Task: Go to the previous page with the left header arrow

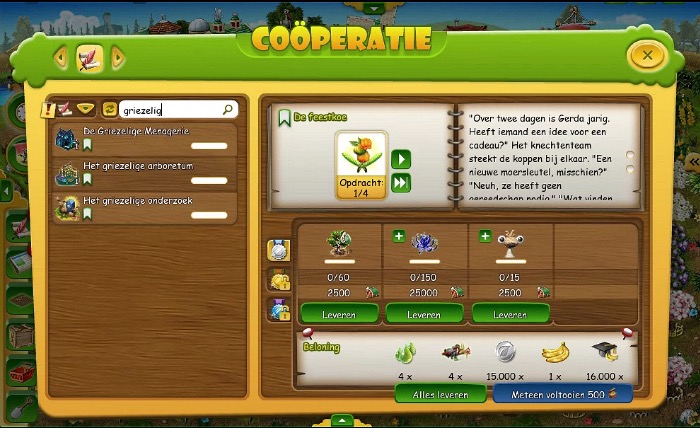Action: pyautogui.click(x=61, y=58)
